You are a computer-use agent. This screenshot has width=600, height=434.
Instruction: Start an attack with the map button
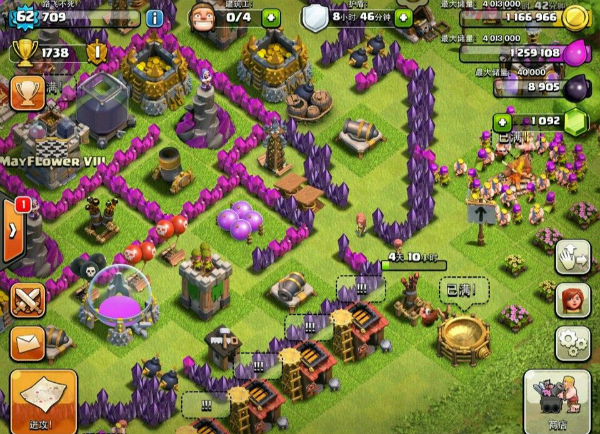click(x=42, y=400)
